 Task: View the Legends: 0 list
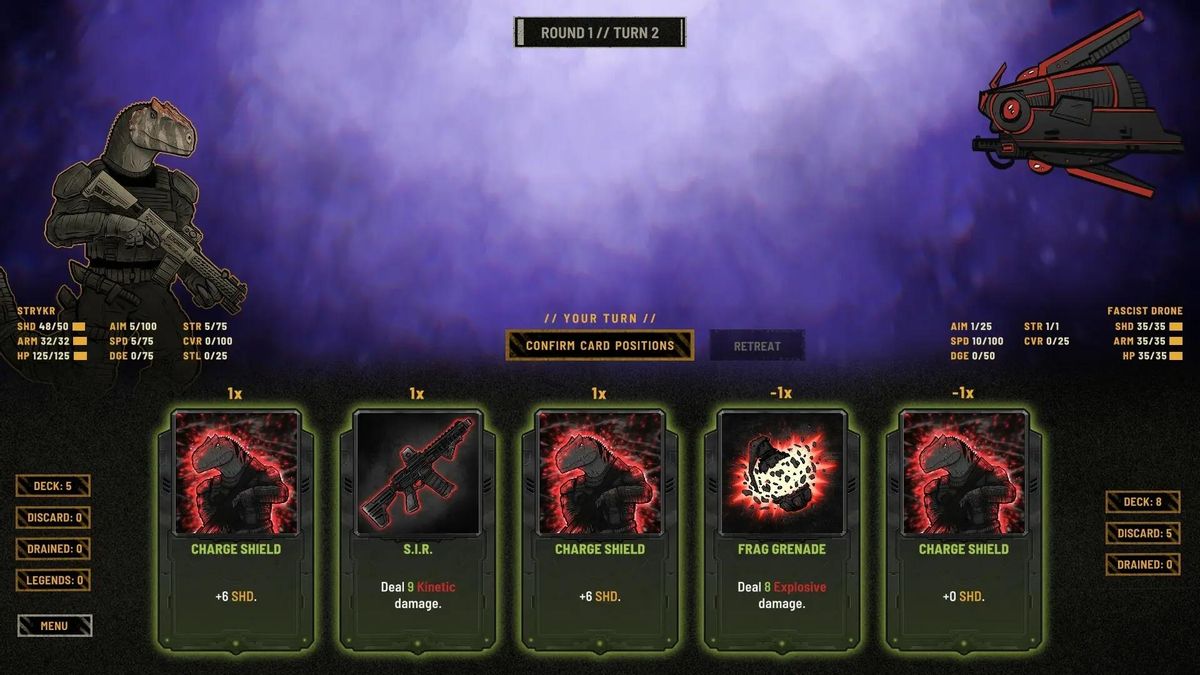tap(53, 580)
